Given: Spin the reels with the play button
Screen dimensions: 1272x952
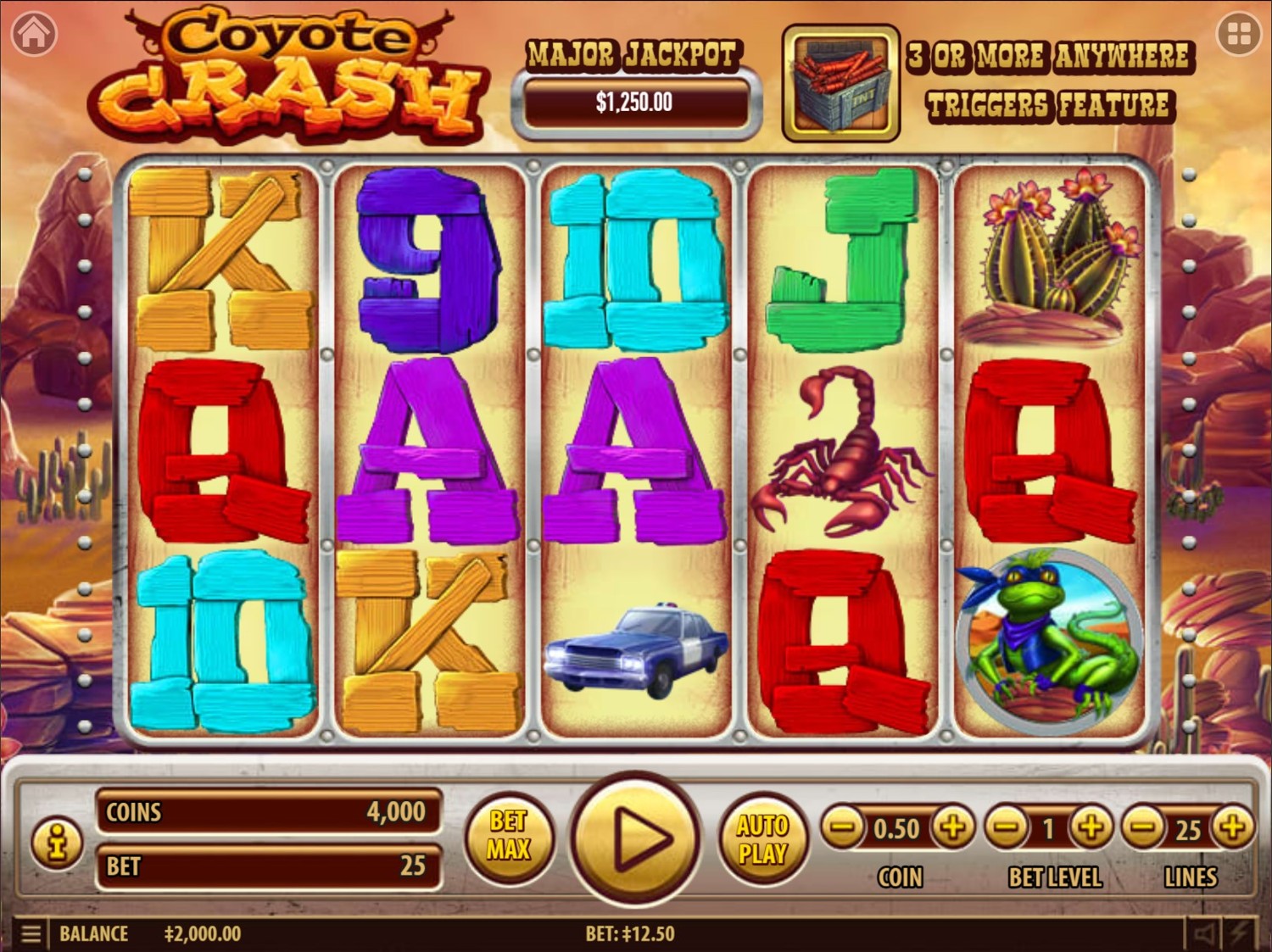Looking at the screenshot, I should [x=636, y=838].
